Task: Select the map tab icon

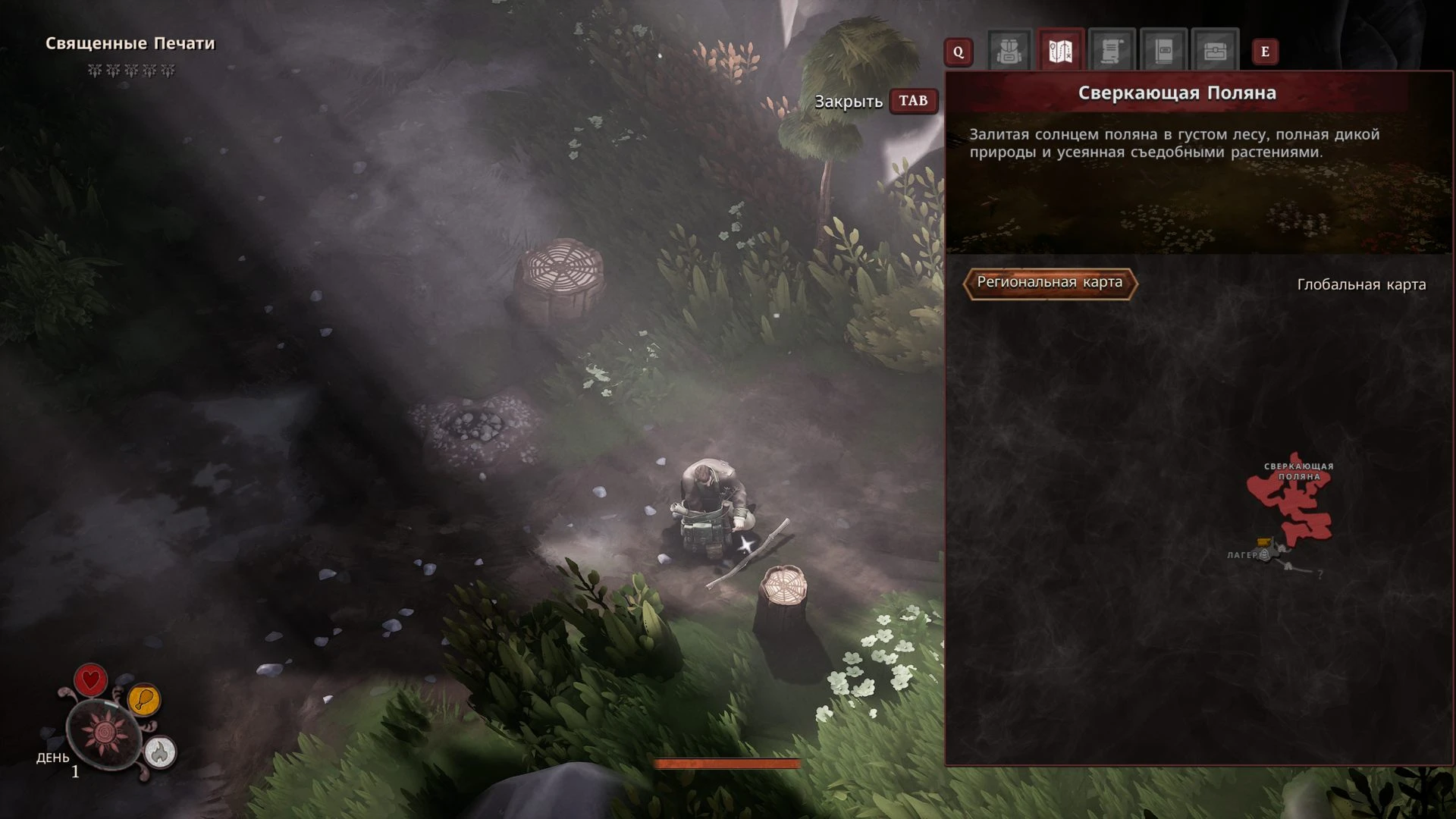Action: pos(1060,52)
